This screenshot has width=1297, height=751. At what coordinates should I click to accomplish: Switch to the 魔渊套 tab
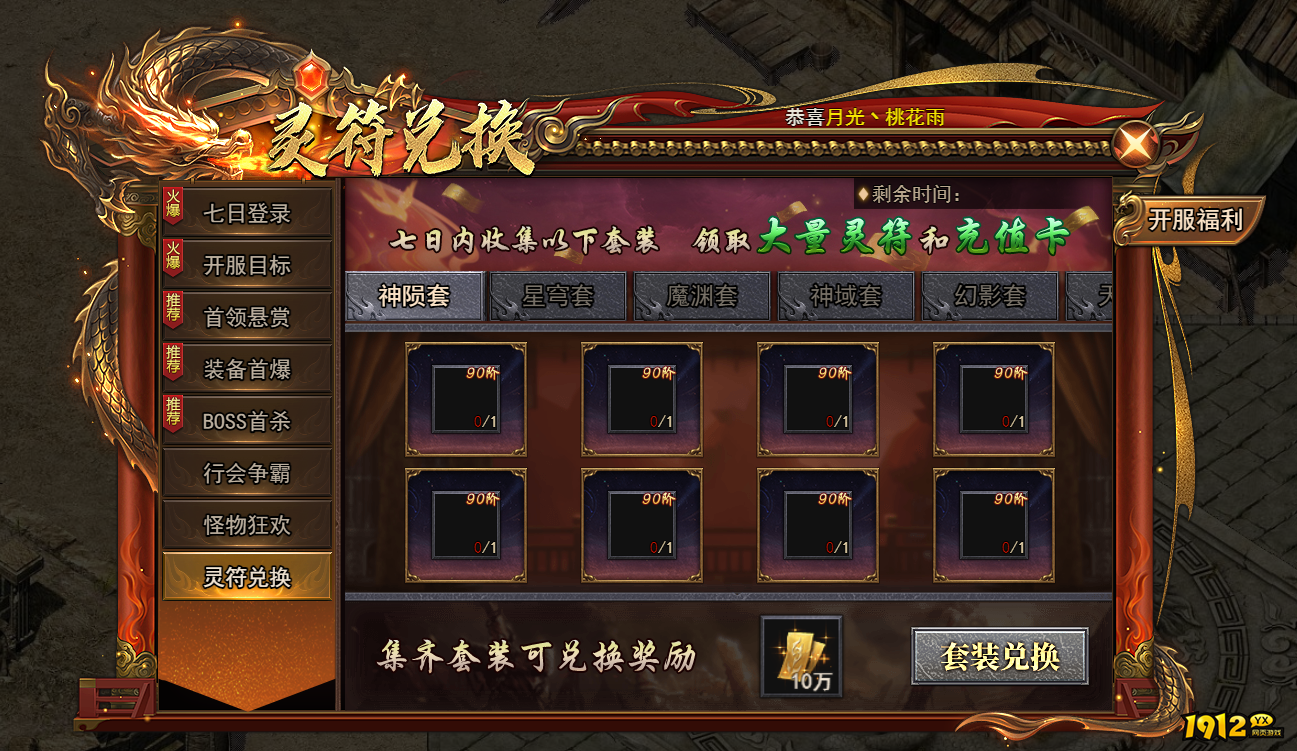click(x=702, y=295)
